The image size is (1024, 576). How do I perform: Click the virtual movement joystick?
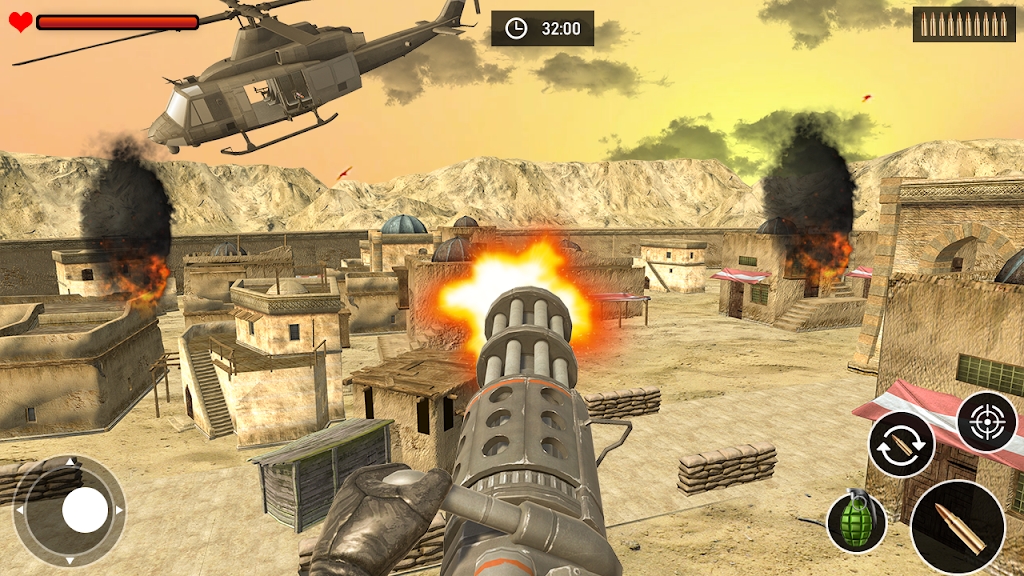pyautogui.click(x=84, y=511)
